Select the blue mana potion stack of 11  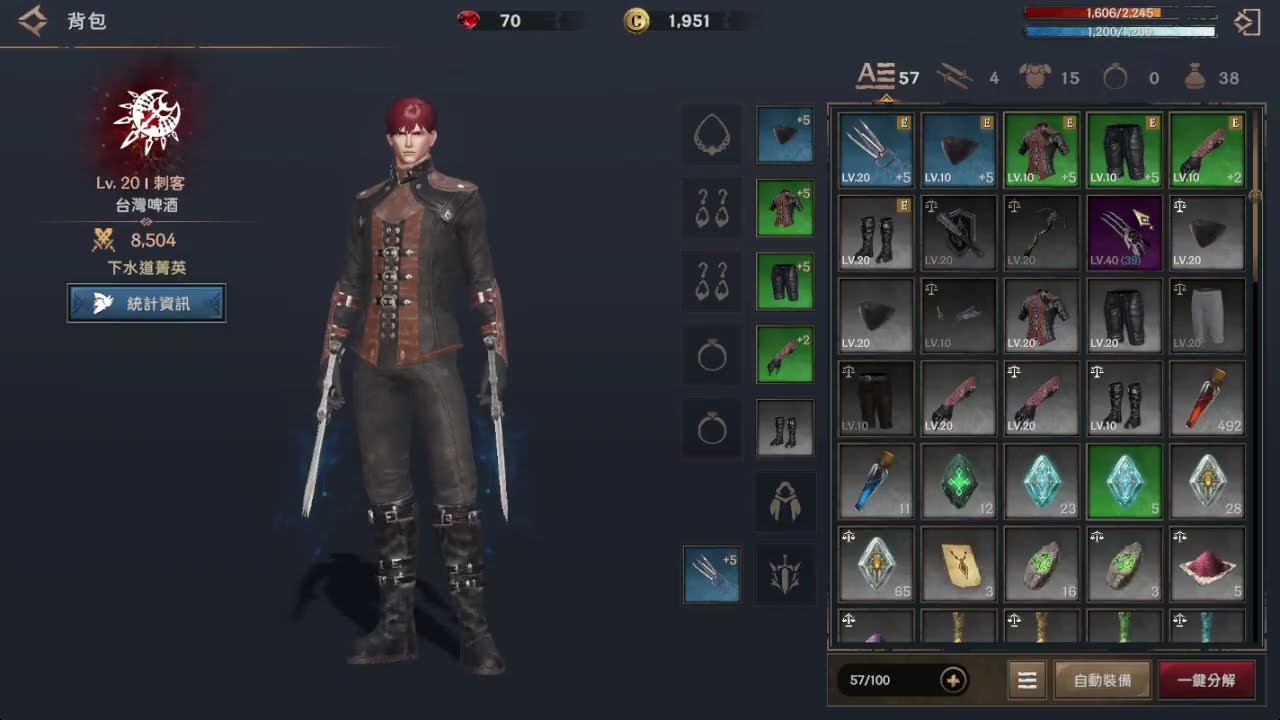[876, 481]
